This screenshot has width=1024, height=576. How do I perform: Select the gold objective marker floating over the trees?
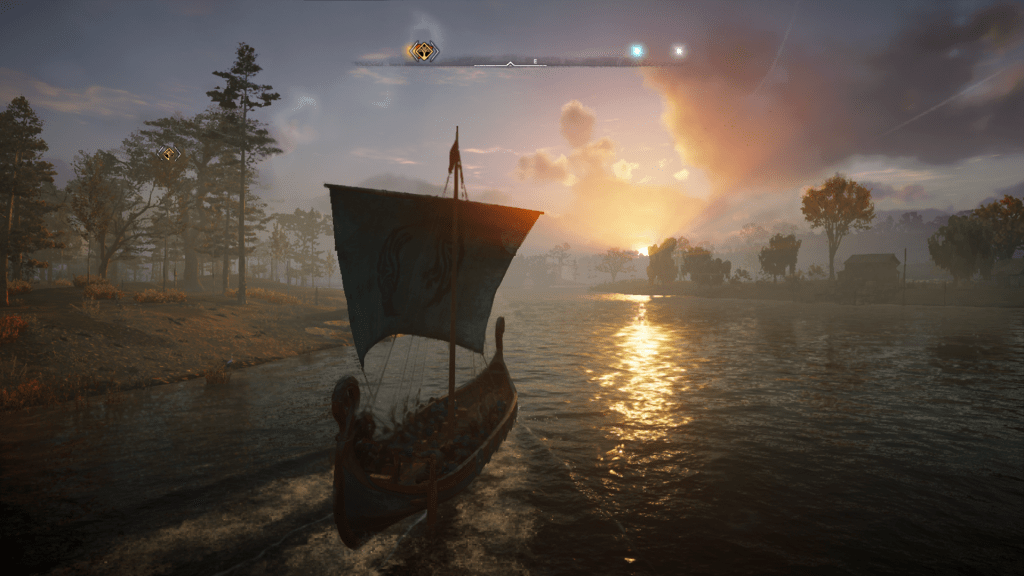[169, 153]
